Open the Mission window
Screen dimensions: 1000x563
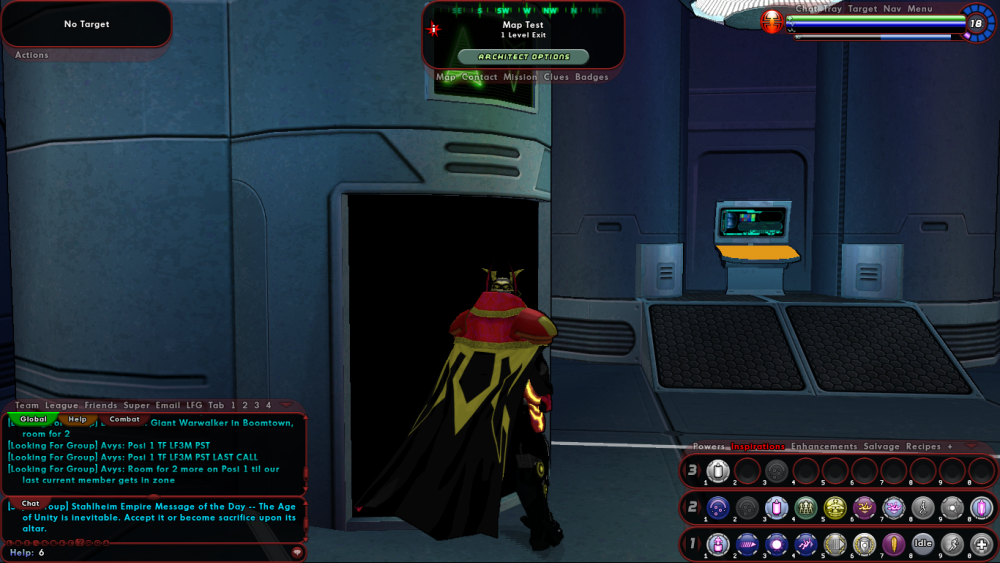tap(520, 77)
